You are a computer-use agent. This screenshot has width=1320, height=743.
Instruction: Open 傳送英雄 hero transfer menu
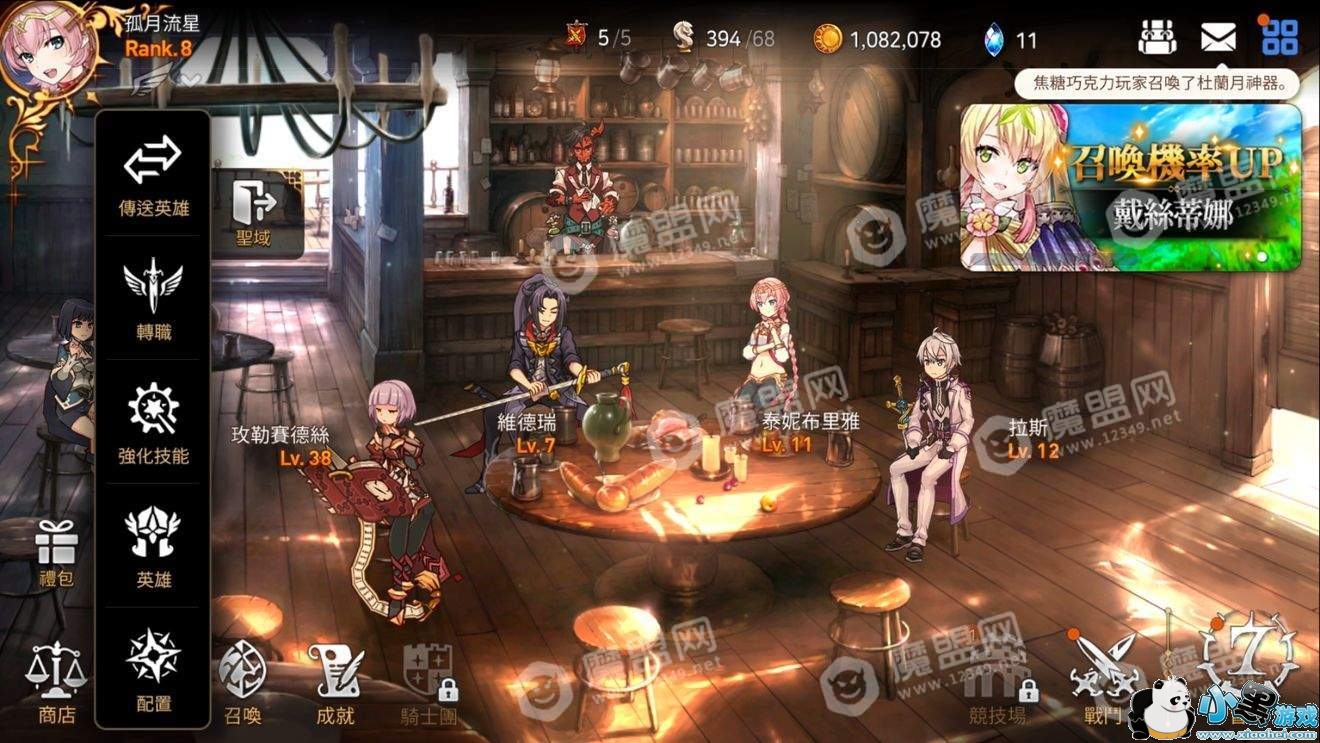click(x=152, y=173)
